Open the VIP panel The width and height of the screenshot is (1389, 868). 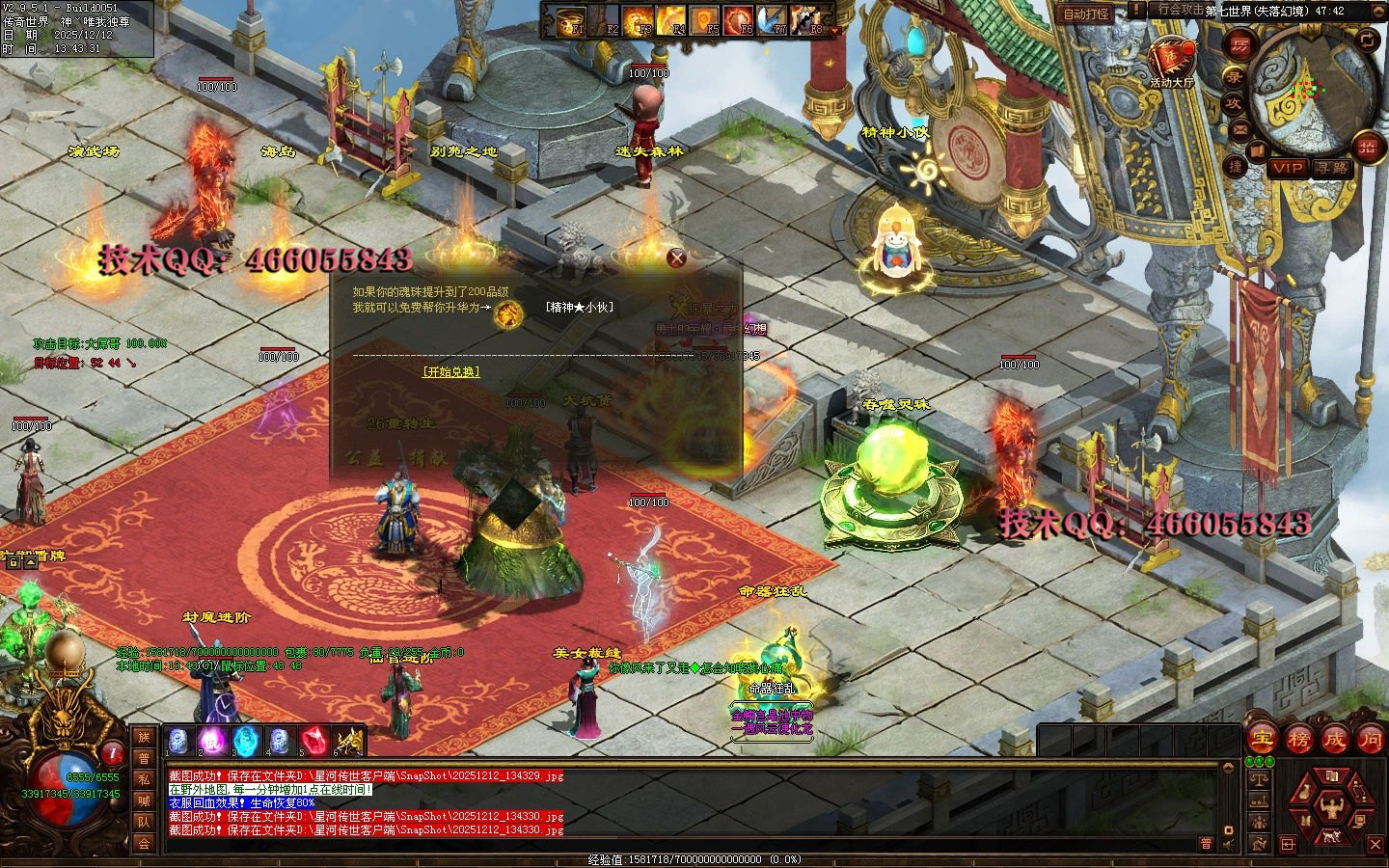click(1287, 168)
